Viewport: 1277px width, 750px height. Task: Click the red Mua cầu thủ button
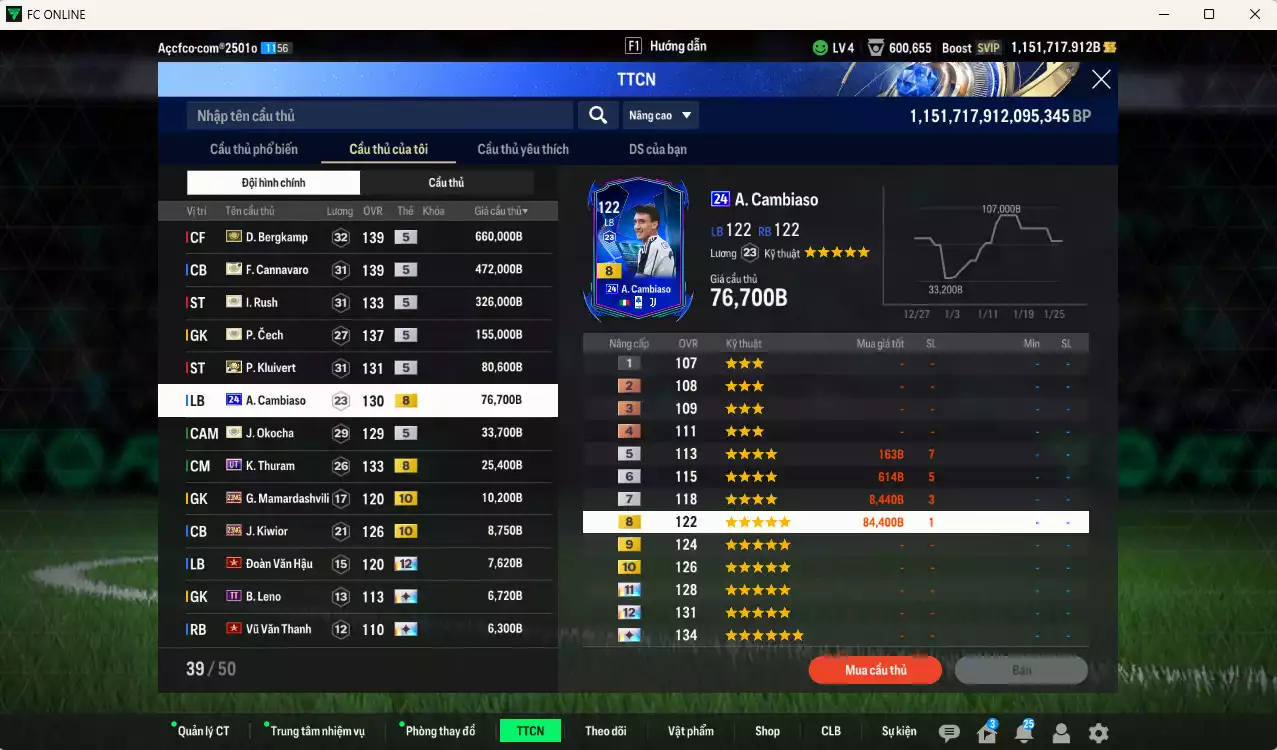click(875, 670)
